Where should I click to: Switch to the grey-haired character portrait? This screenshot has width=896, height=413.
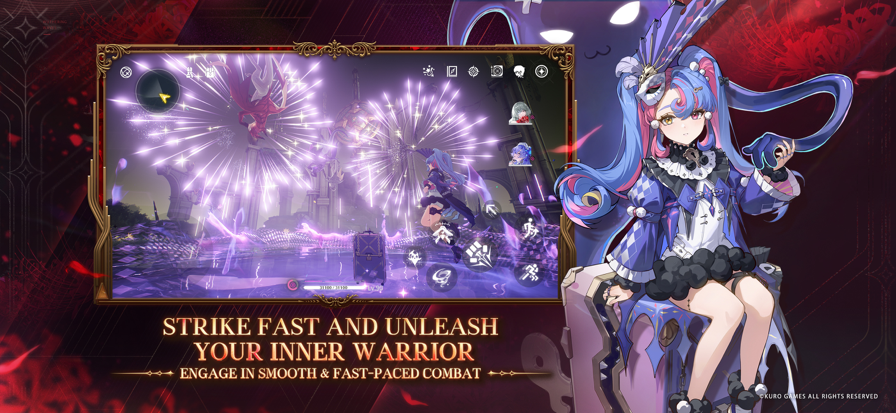pyautogui.click(x=520, y=114)
